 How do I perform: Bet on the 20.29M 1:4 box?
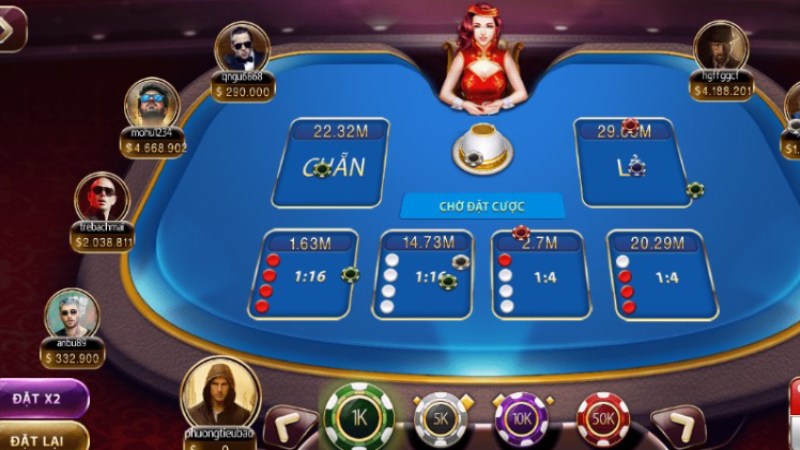[x=661, y=275]
